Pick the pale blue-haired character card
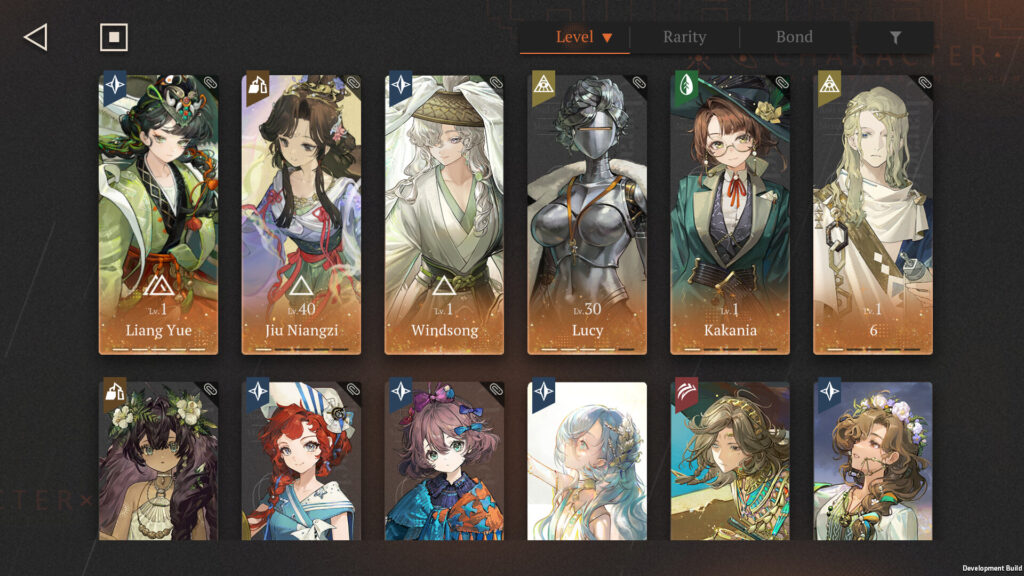This screenshot has height=576, width=1024. [588, 461]
